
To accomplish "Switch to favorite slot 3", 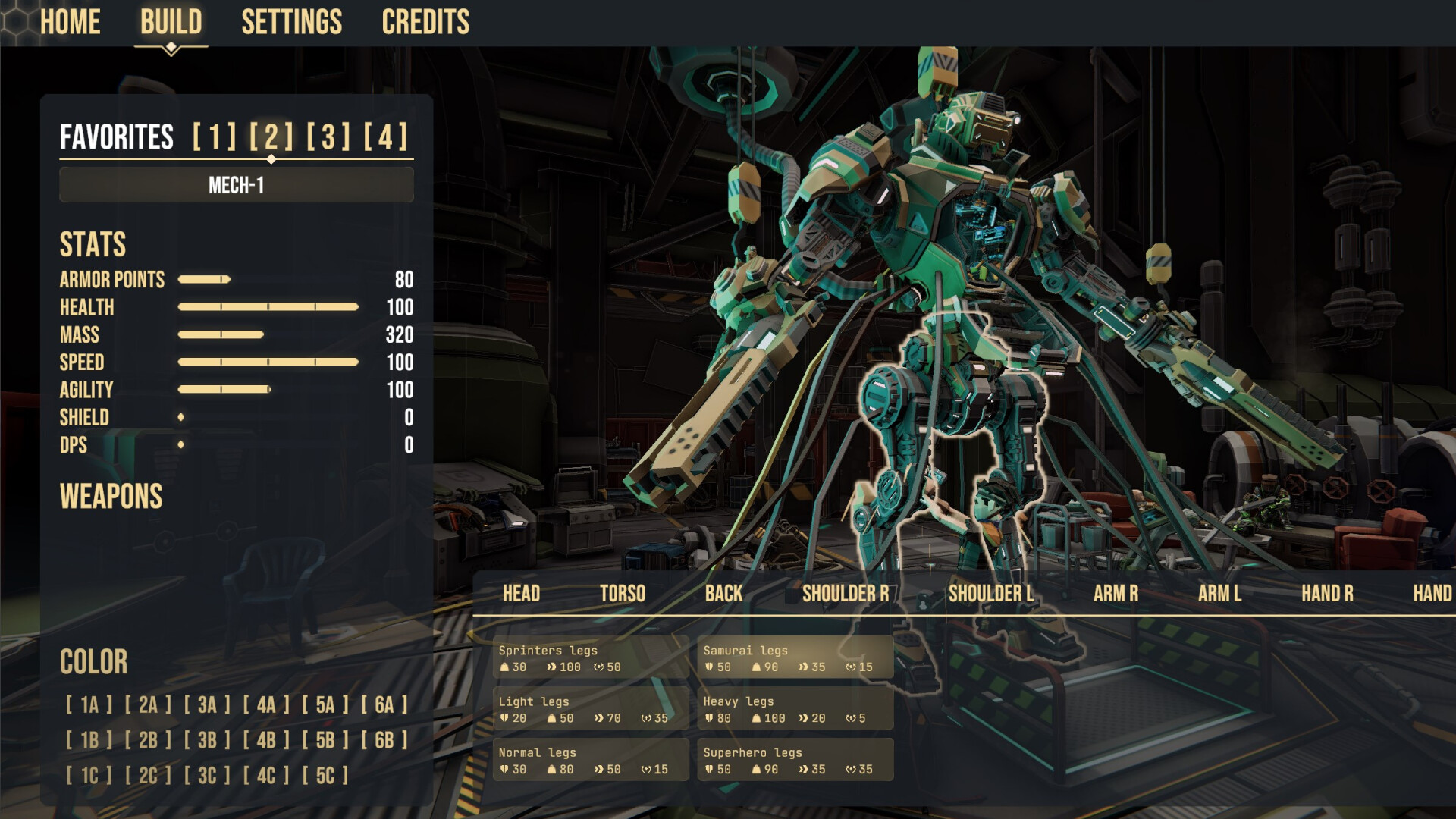I will pos(328,137).
